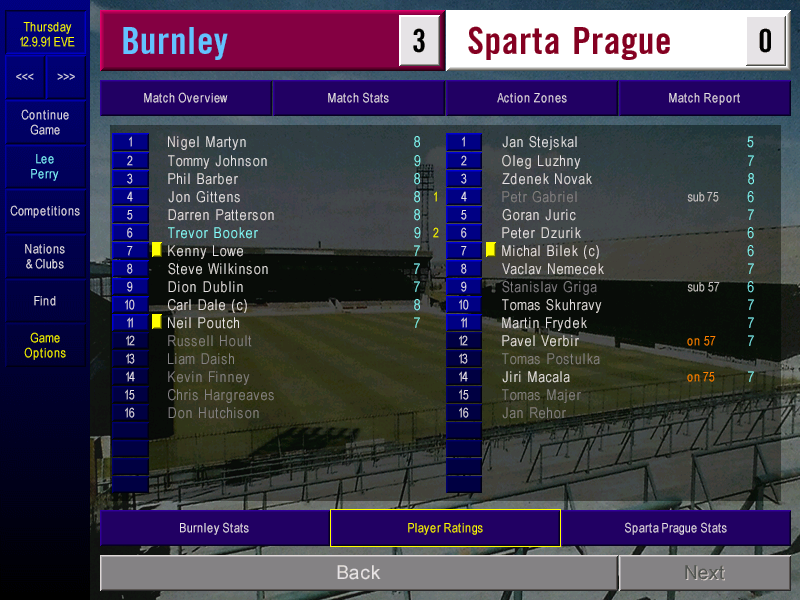Click the Sparta Prague team name header

coord(569,41)
